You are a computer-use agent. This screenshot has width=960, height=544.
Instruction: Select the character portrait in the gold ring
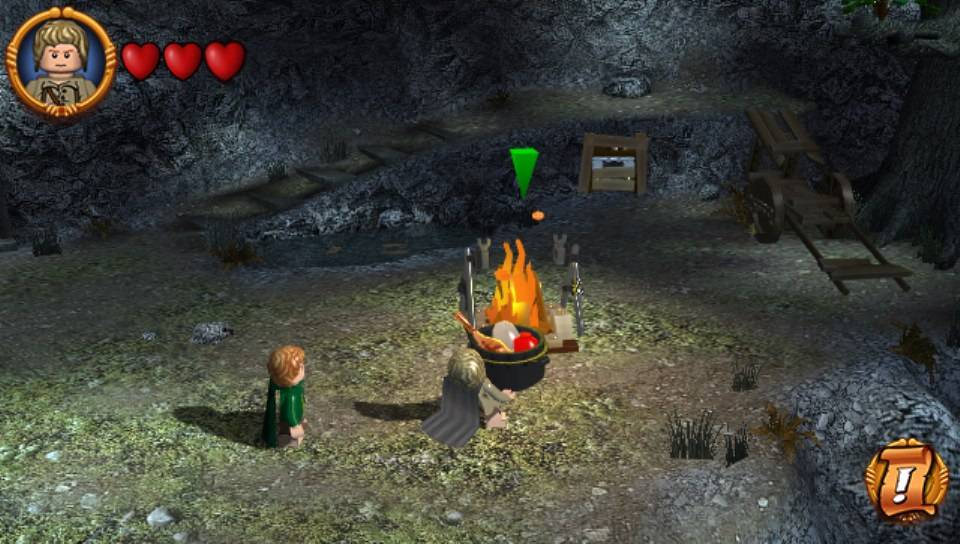[61, 62]
